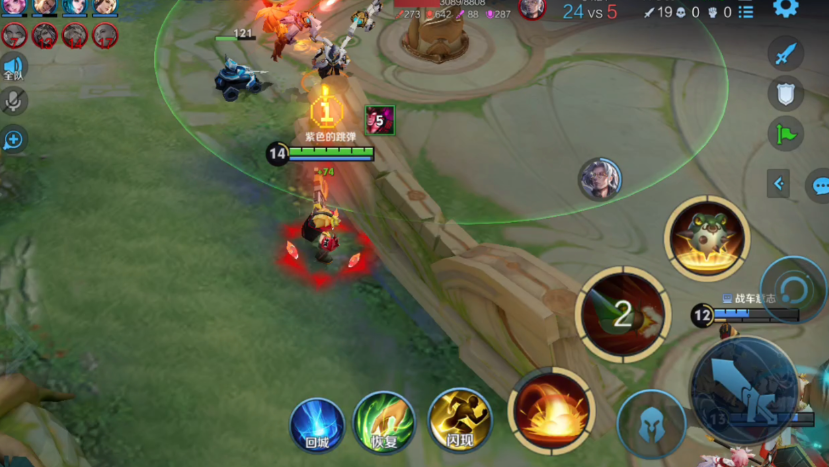Expand the arrow panel beside chat
Image resolution: width=829 pixels, height=467 pixels.
[780, 184]
